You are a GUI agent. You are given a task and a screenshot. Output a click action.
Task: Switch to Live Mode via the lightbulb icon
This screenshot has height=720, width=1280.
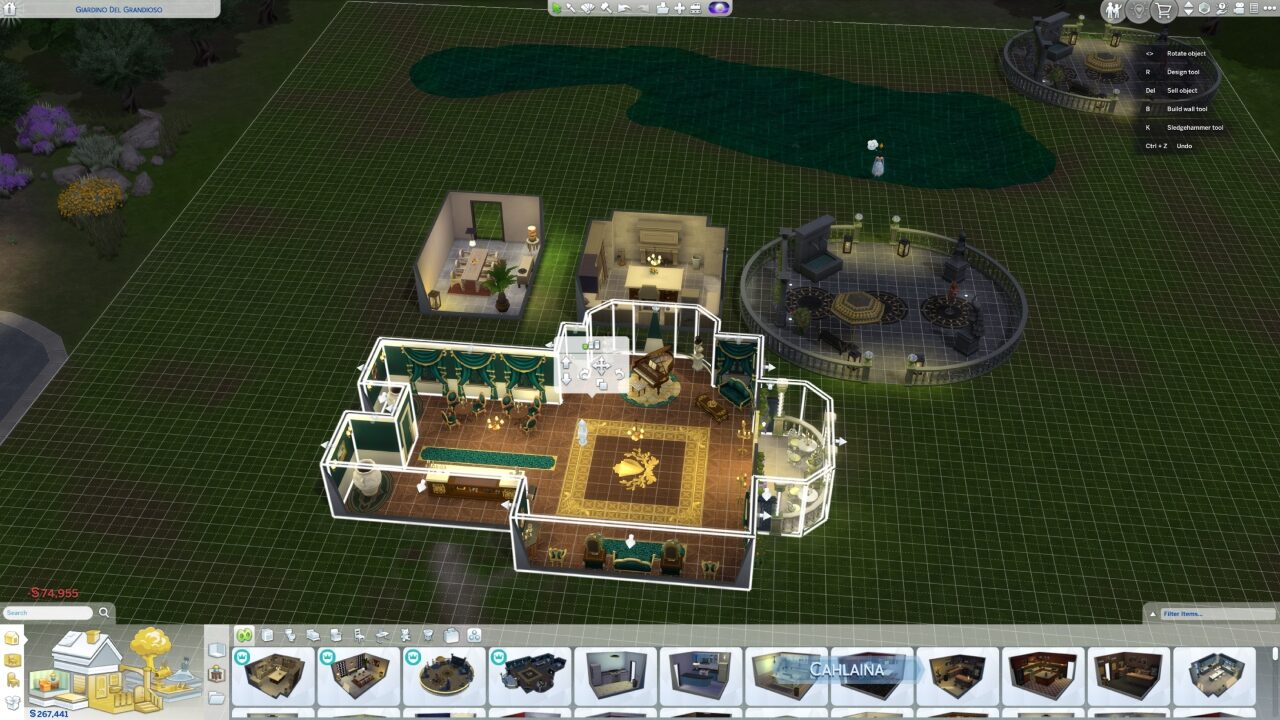pyautogui.click(x=1139, y=10)
